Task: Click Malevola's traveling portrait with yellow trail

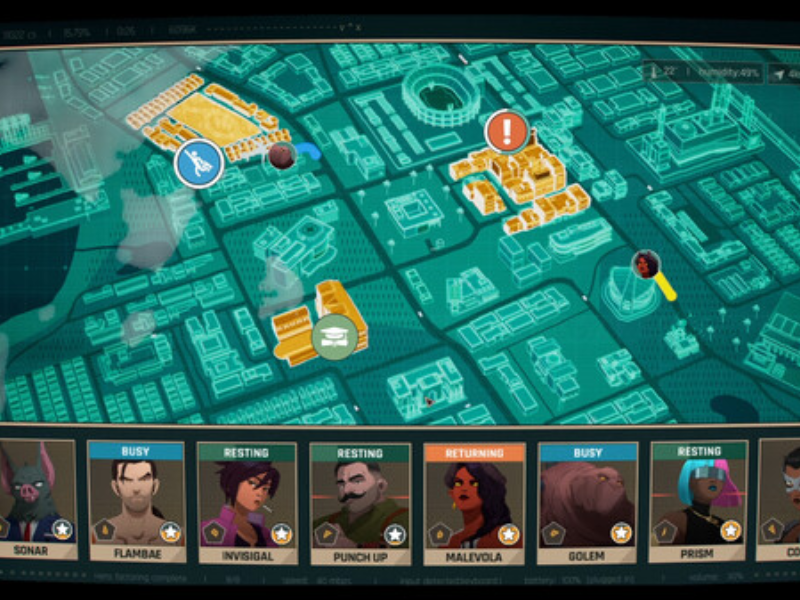Action: click(x=647, y=265)
